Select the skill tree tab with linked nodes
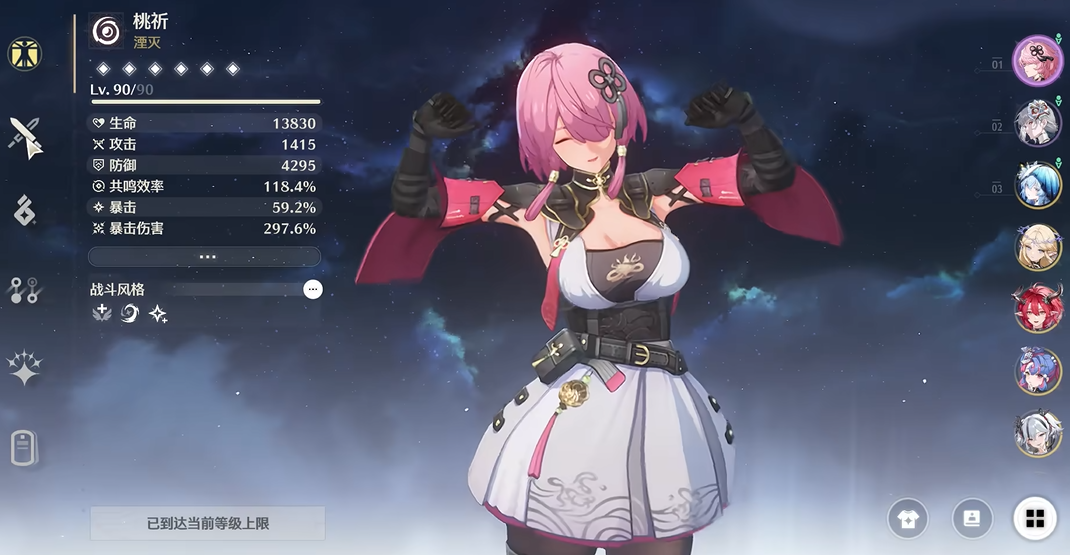The height and width of the screenshot is (555, 1070). tap(25, 290)
